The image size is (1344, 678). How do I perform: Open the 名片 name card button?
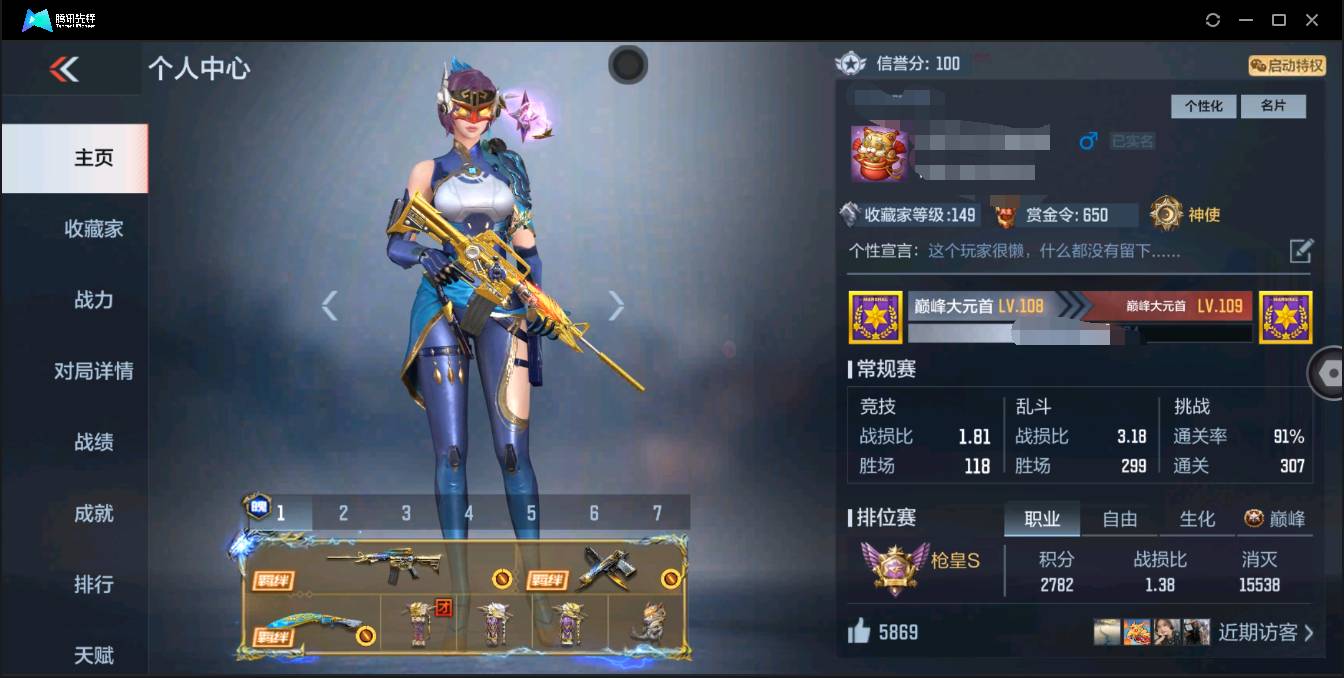(x=1273, y=106)
